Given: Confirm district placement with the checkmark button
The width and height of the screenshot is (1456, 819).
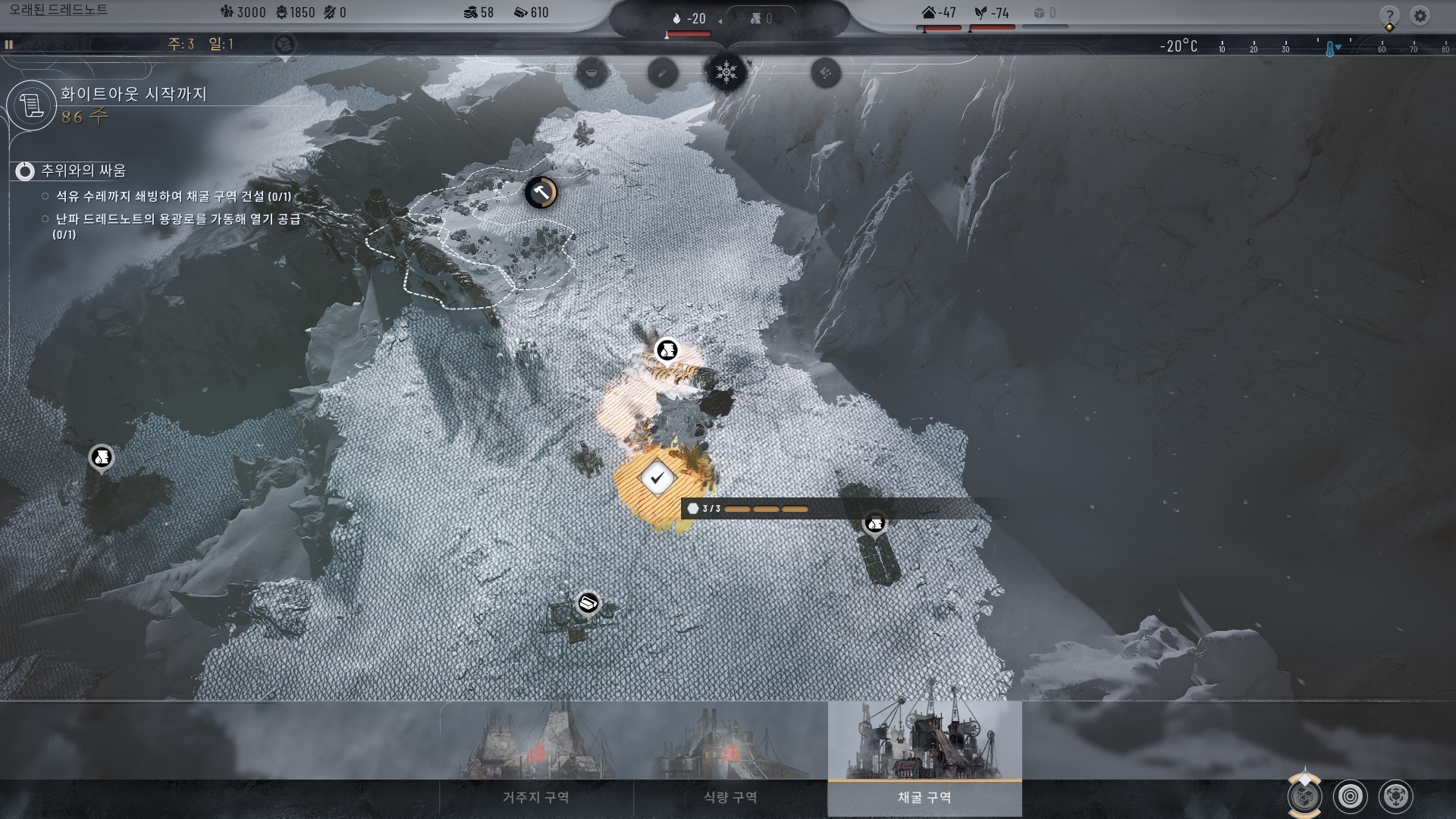Looking at the screenshot, I should coord(657,479).
